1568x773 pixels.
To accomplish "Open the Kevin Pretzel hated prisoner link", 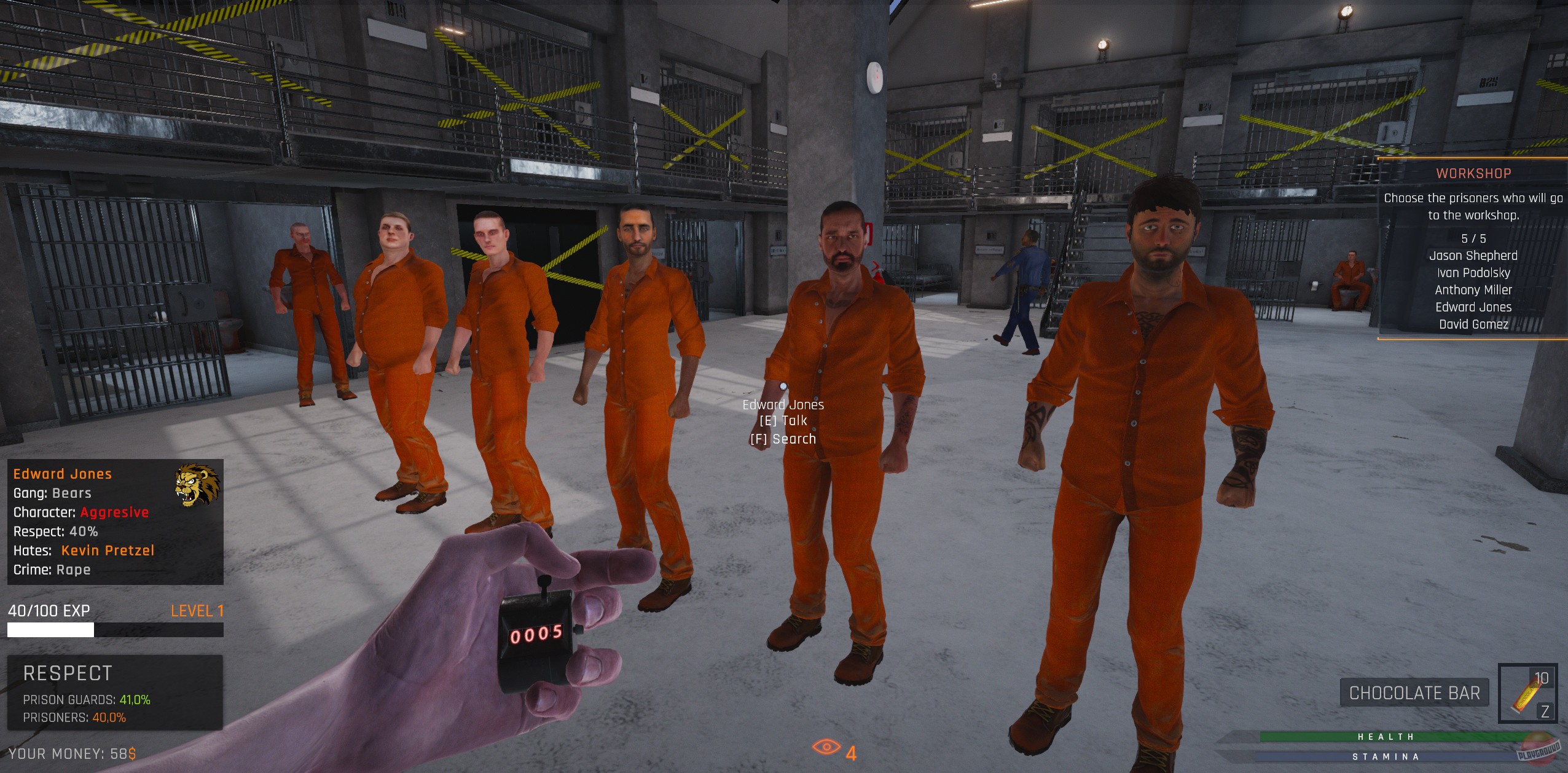I will [107, 550].
